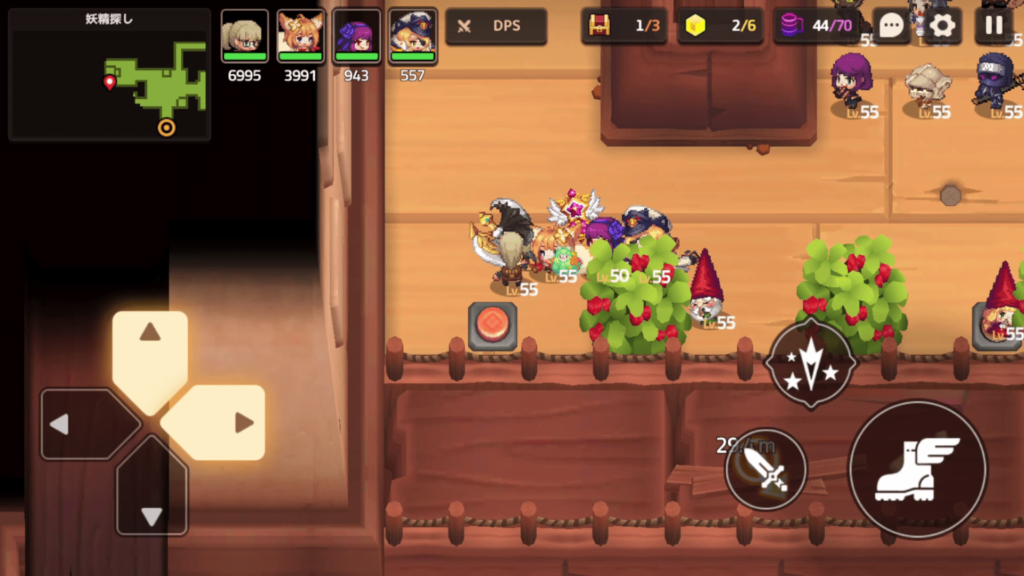Toggle the DPS meter button
This screenshot has height=576, width=1024.
[496, 26]
